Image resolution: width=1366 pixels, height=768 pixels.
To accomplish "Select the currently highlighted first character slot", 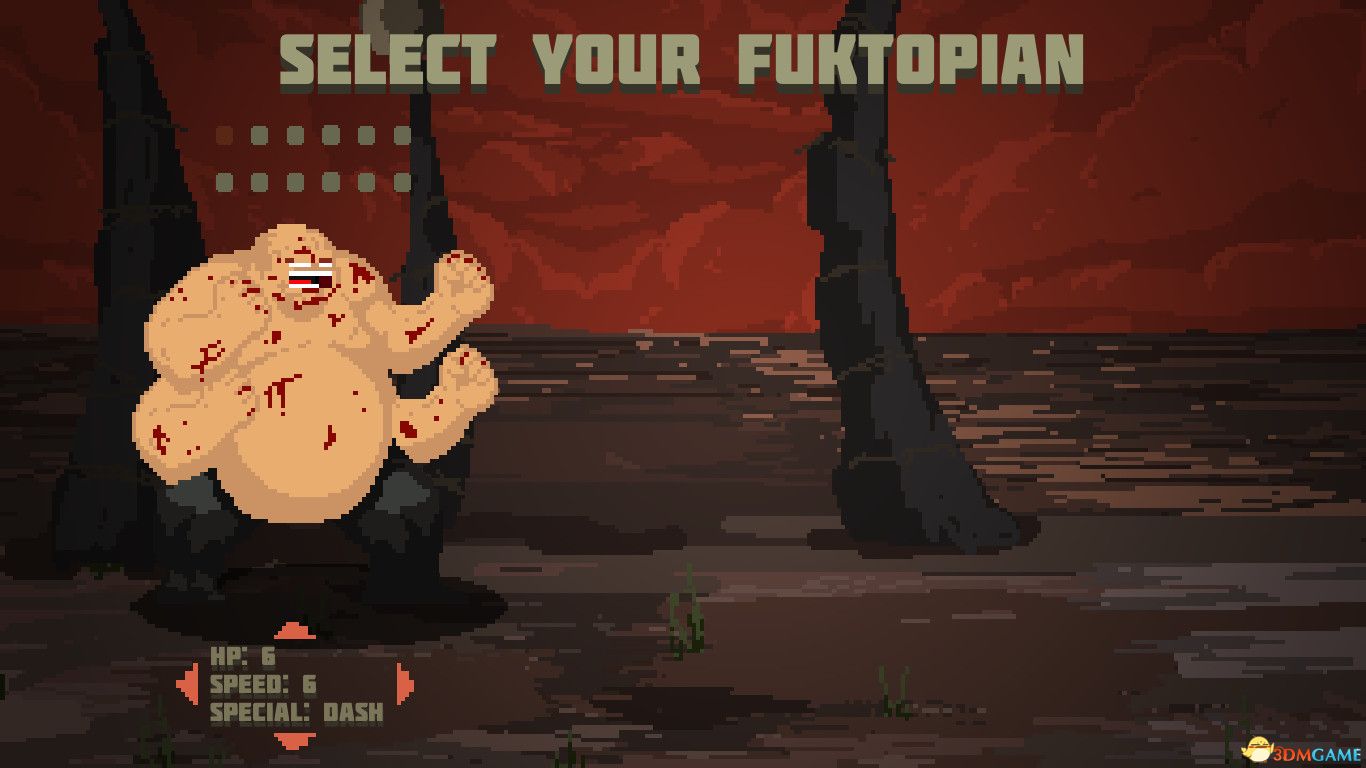I will tap(225, 134).
